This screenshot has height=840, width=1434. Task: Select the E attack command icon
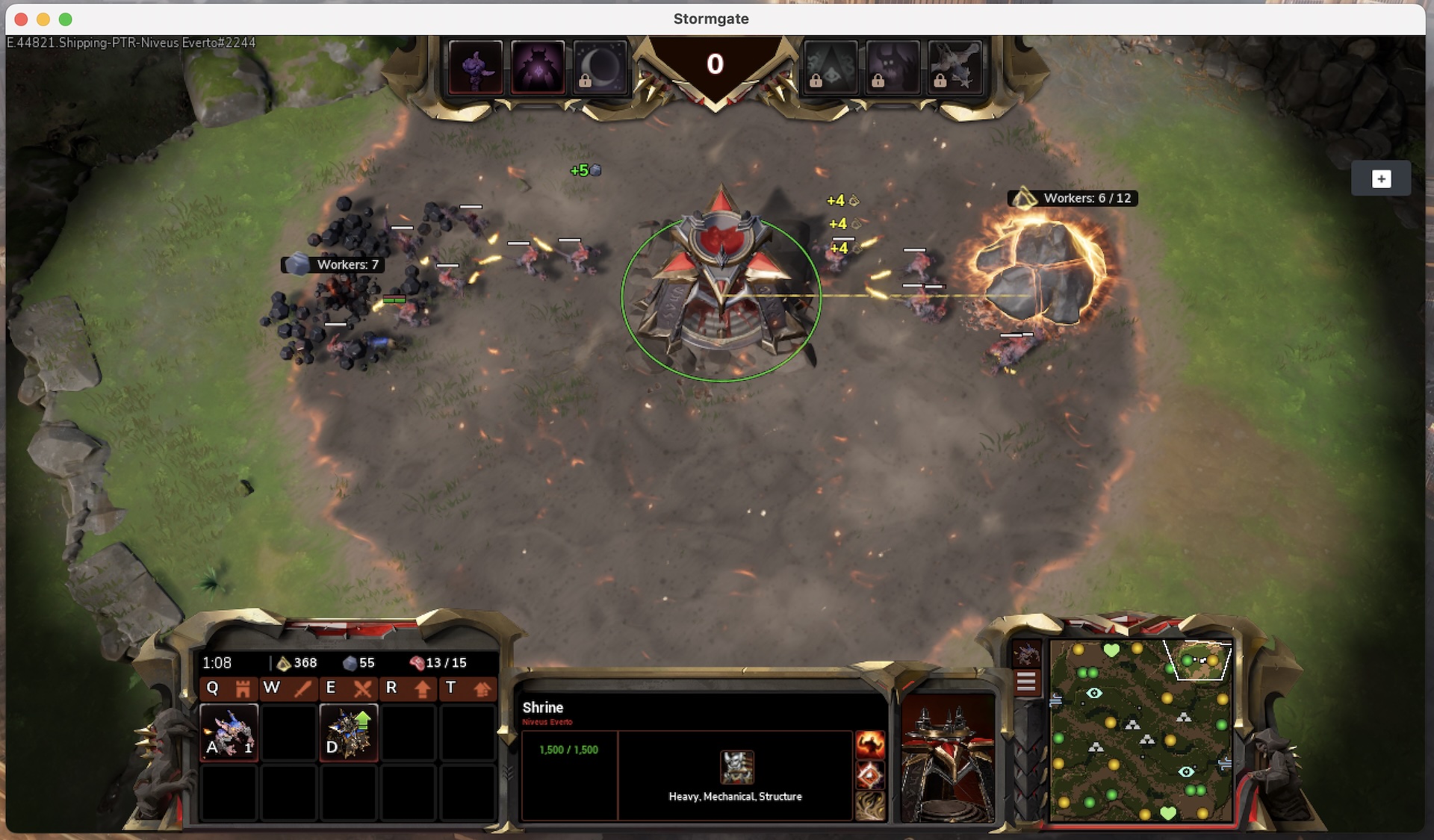click(347, 688)
